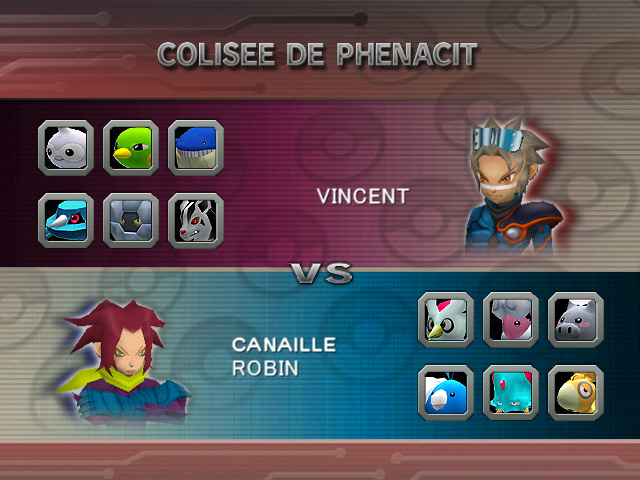Pick the pink Pokémon with gray fluff
Screen dimensions: 640x480
coord(511,319)
